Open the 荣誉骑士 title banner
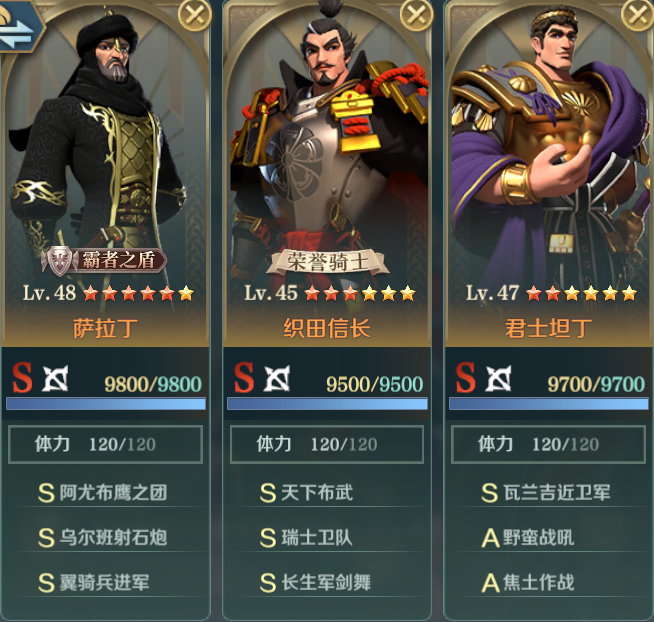 327,262
